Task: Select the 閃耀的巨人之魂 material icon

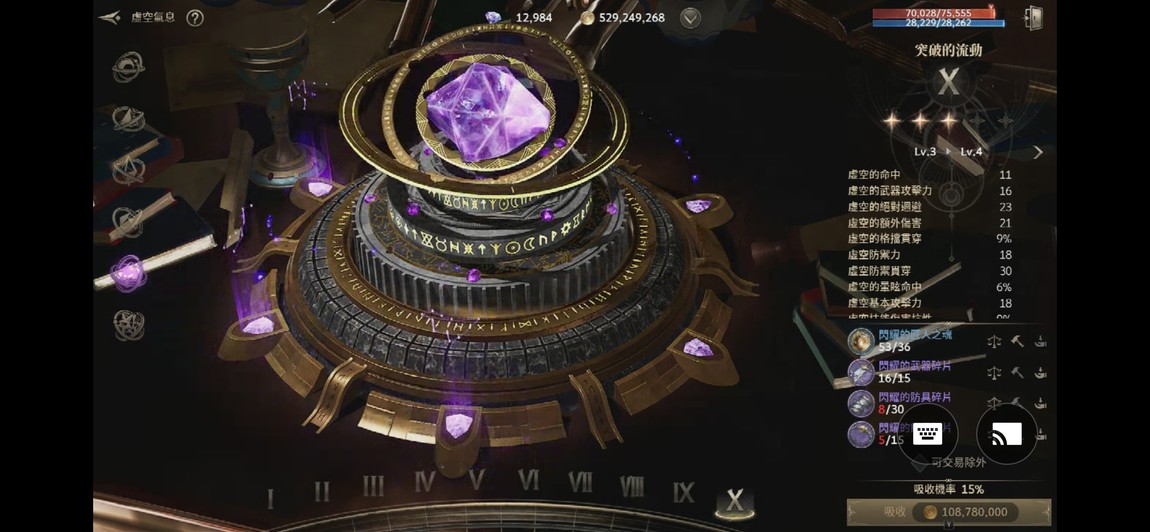Action: pyautogui.click(x=861, y=341)
